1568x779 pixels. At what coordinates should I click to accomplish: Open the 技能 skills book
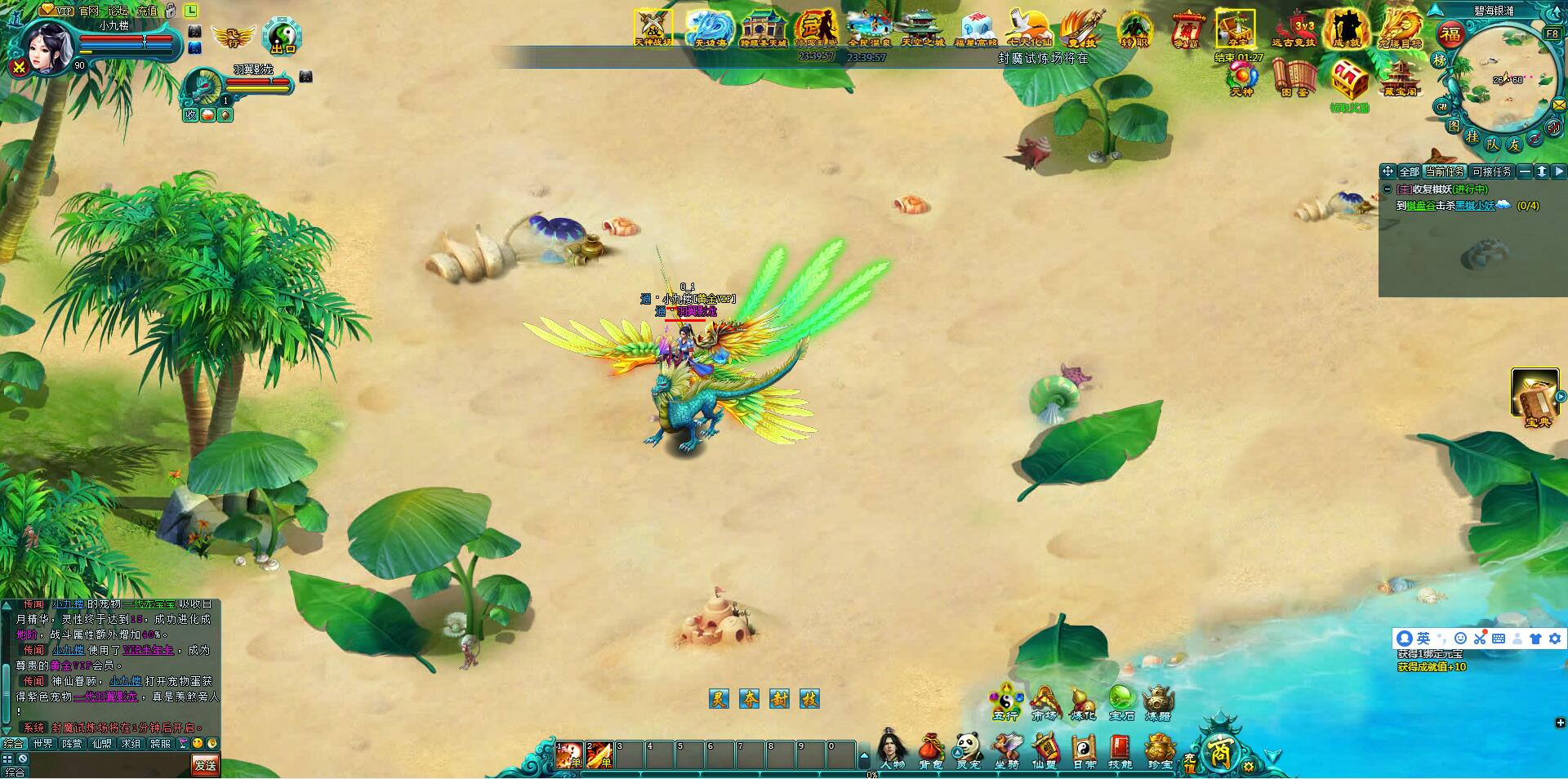(x=1120, y=750)
